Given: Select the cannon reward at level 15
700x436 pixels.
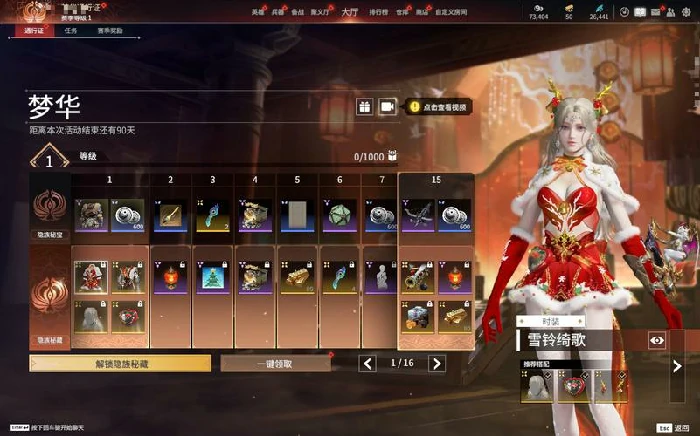Looking at the screenshot, I should (x=416, y=277).
